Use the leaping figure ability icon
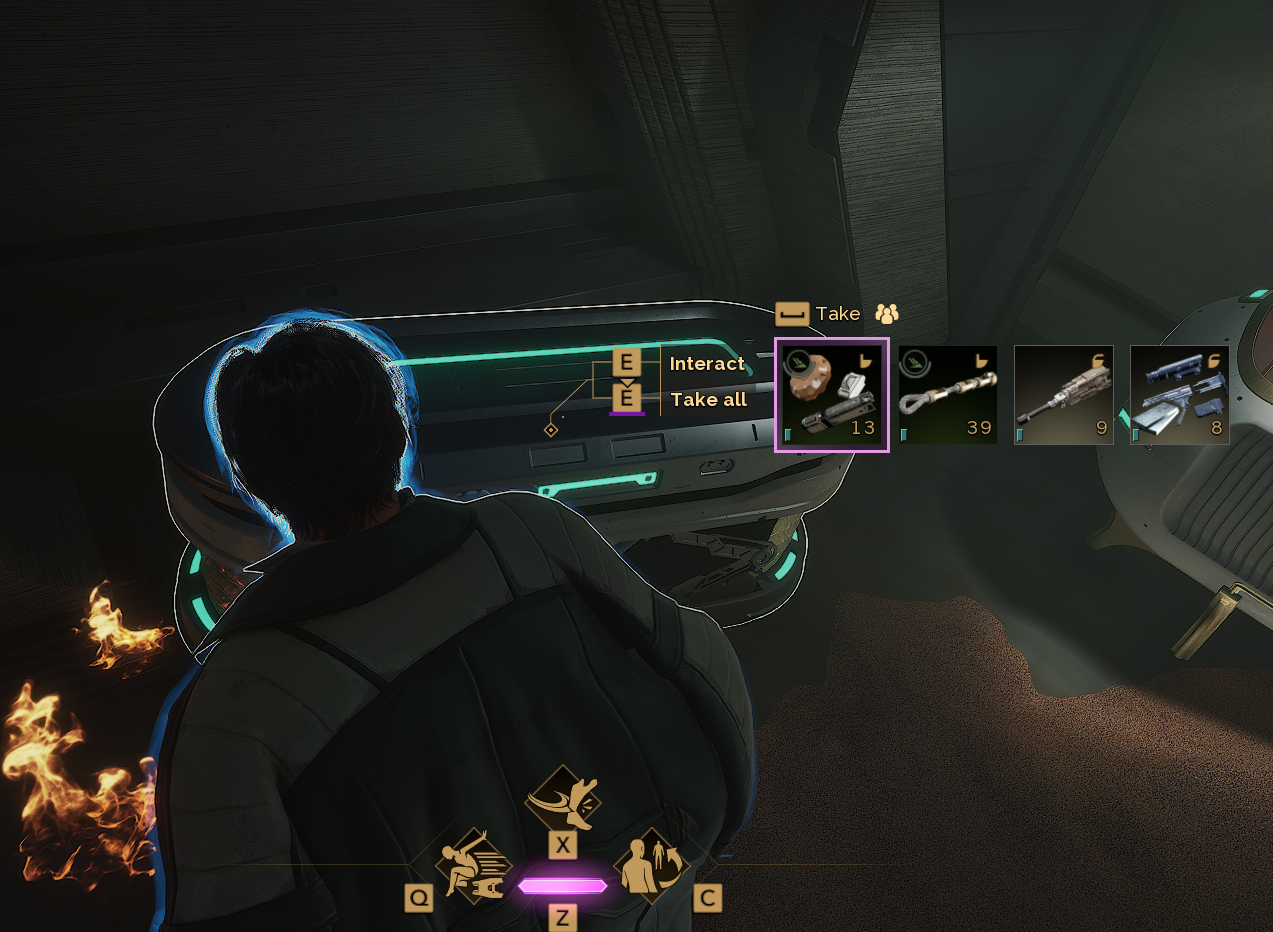Image resolution: width=1273 pixels, height=932 pixels. 473,866
